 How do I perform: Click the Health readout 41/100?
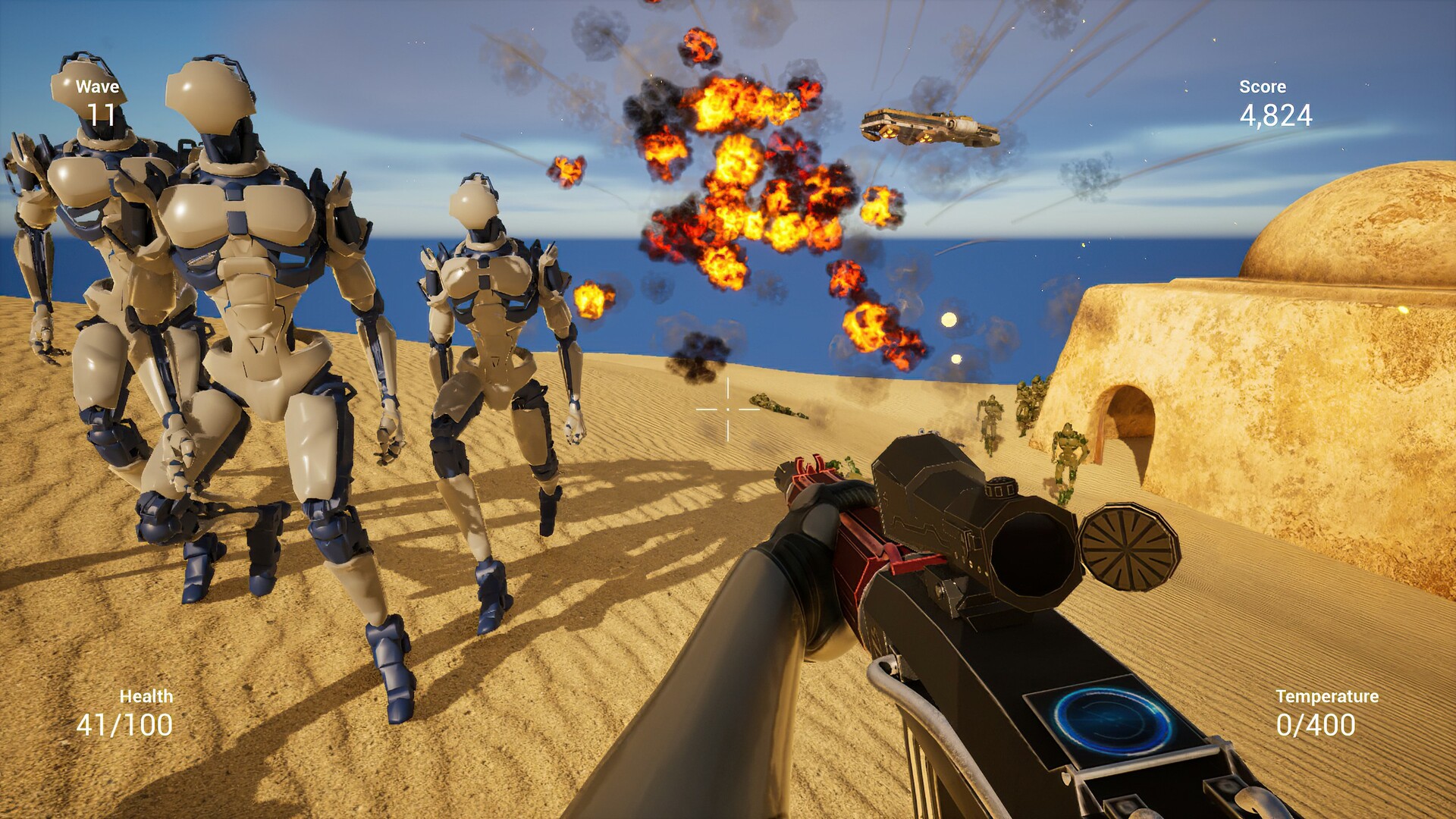tap(124, 724)
